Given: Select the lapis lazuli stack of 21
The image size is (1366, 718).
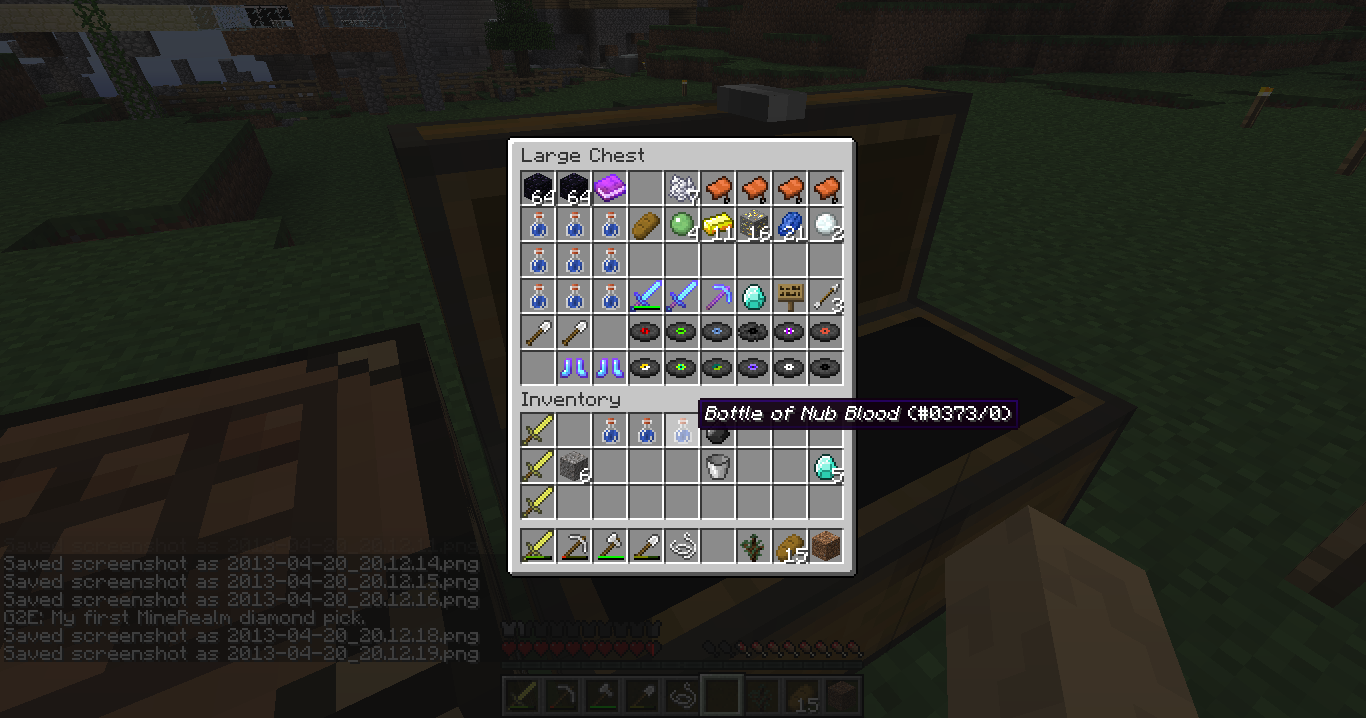Looking at the screenshot, I should 790,224.
